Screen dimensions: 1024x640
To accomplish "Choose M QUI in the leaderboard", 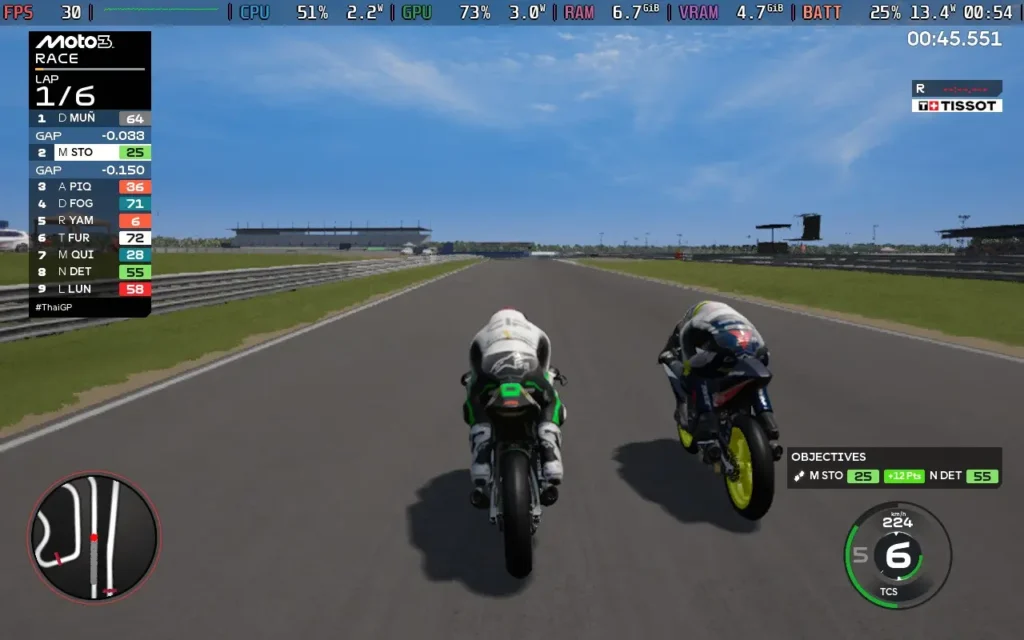I will click(91, 255).
